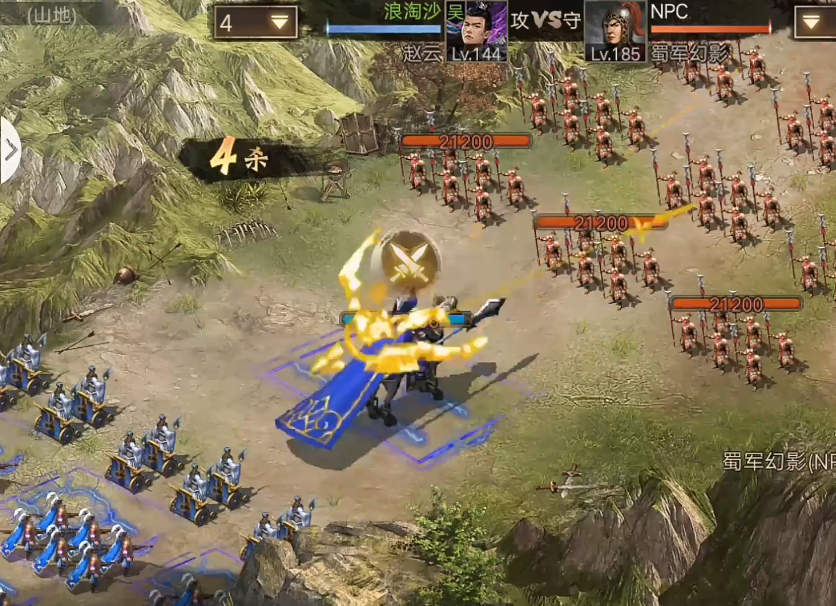Open the dropdown showing number 4

click(x=255, y=22)
